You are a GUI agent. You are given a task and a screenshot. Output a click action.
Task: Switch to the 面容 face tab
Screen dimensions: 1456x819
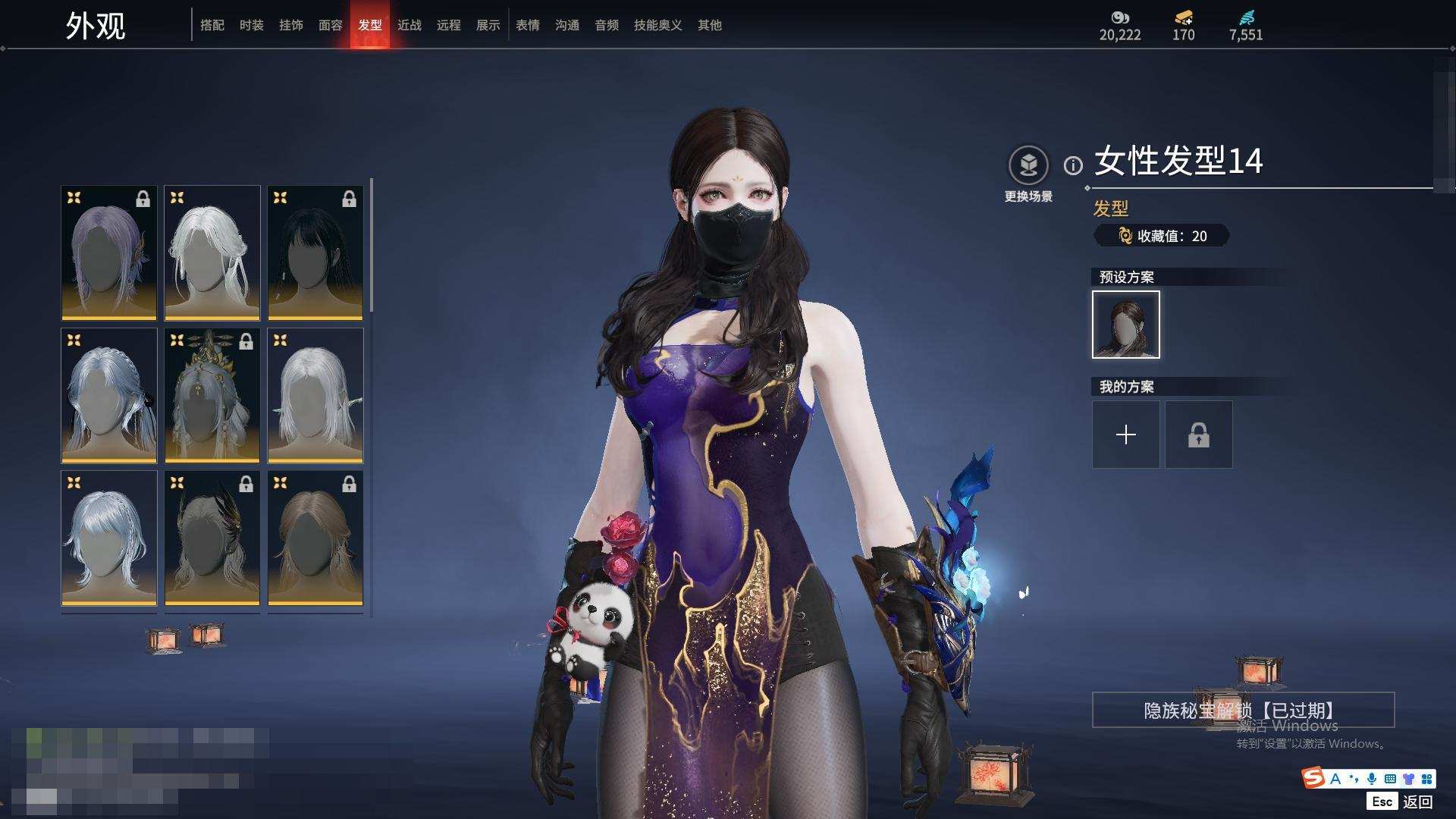point(331,25)
